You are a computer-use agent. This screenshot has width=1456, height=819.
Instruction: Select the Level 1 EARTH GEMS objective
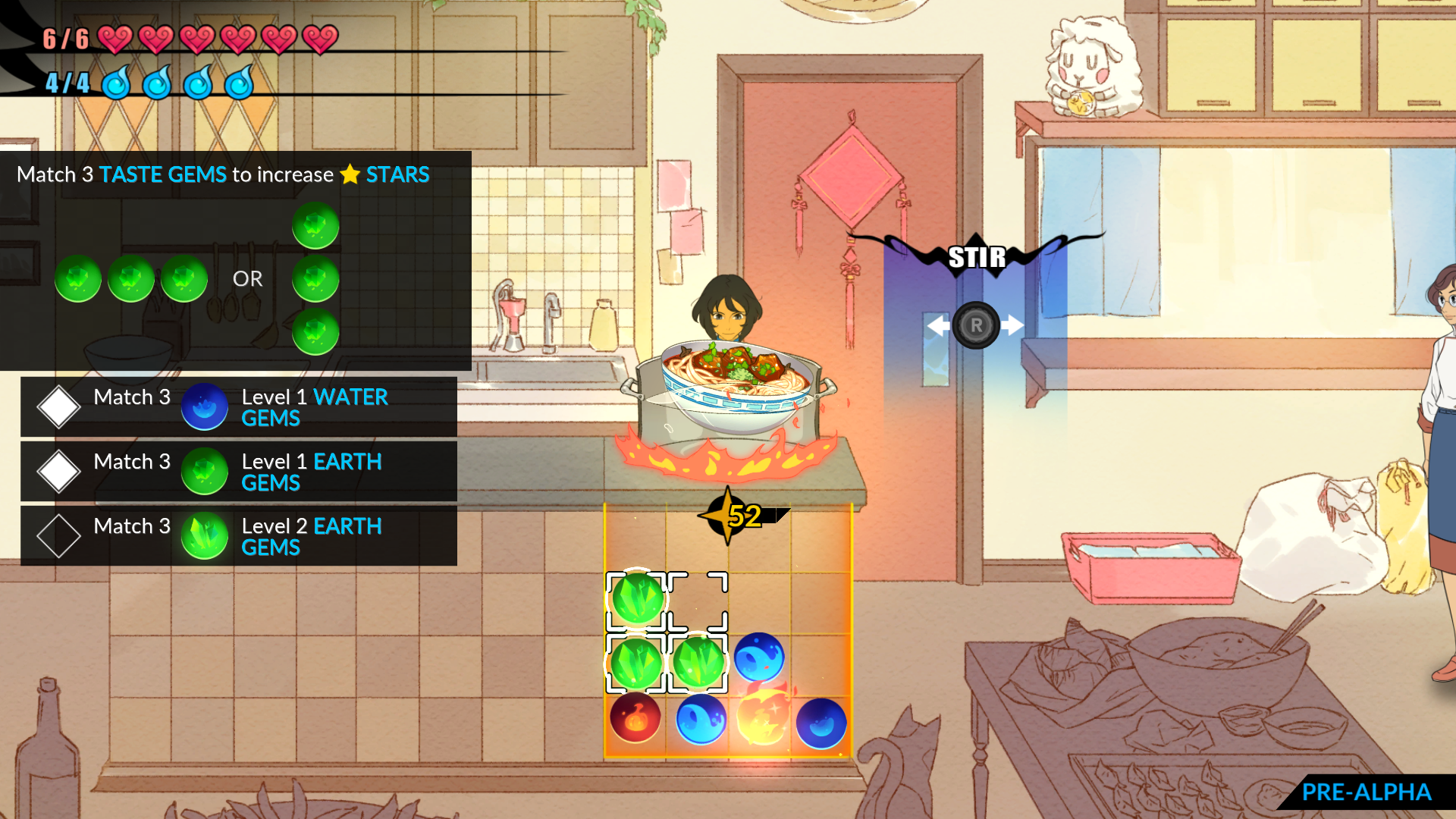238,472
